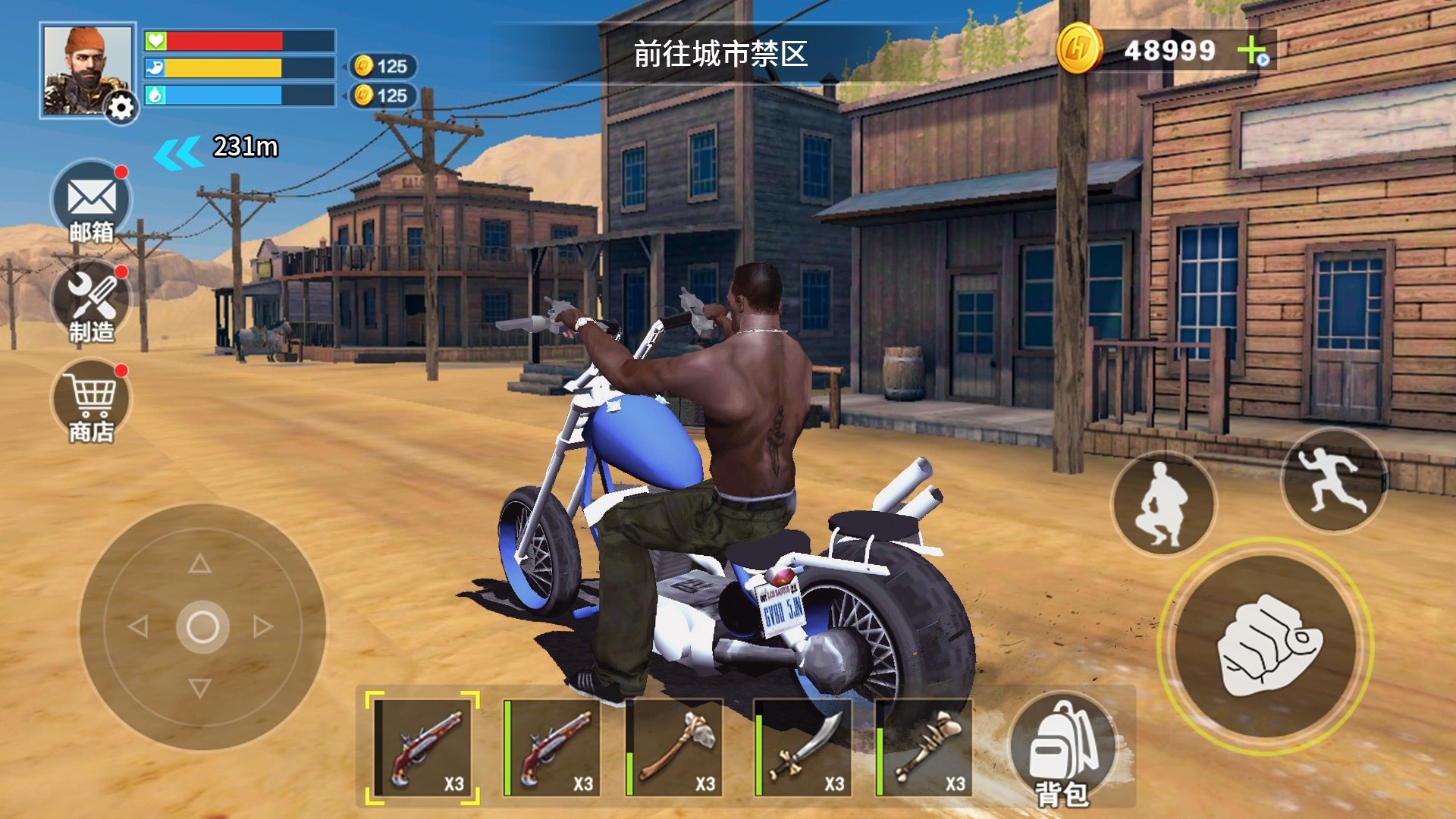Tap the right arrow on the movement joystick
The width and height of the screenshot is (1456, 819).
263,626
